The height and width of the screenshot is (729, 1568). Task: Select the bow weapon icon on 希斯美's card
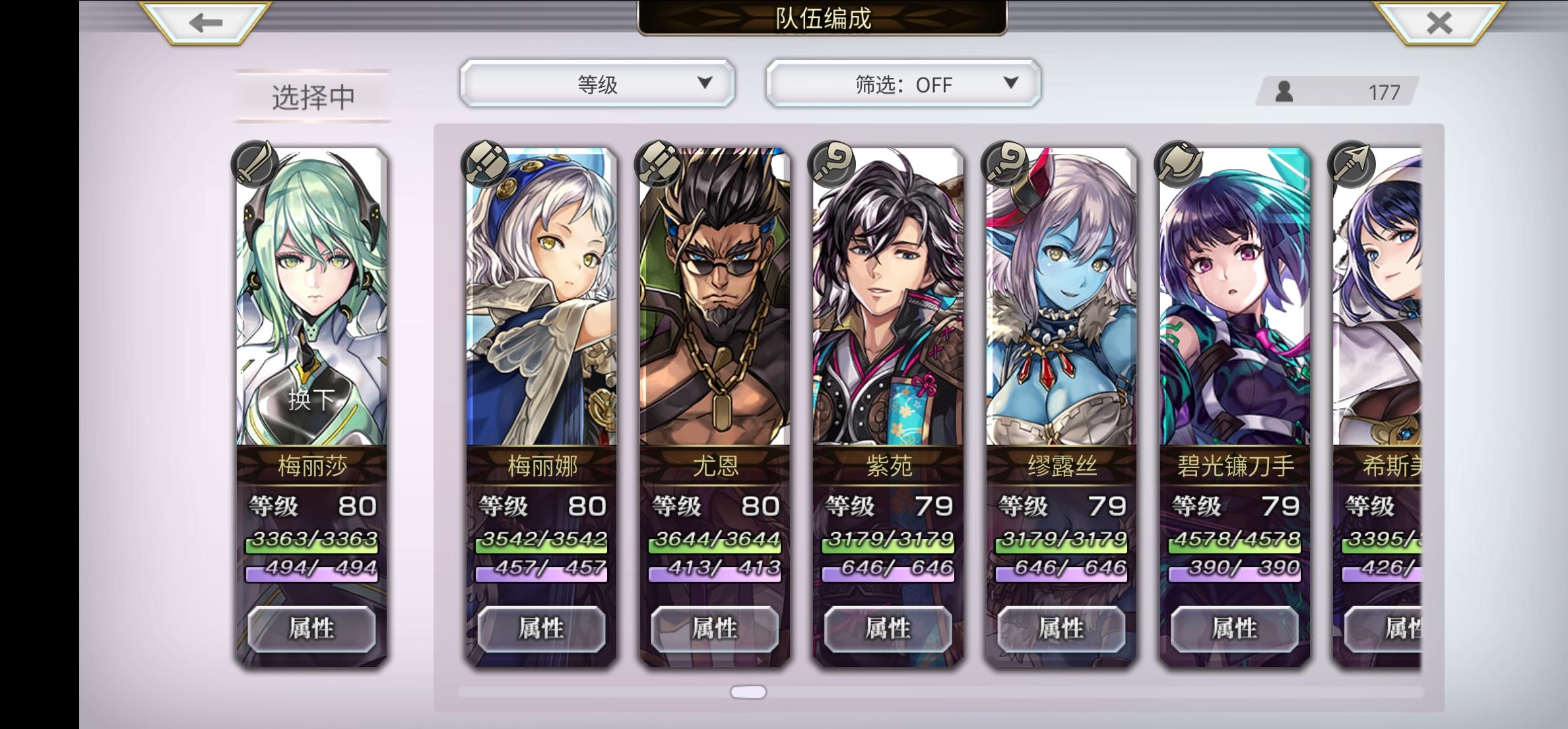coord(1353,165)
